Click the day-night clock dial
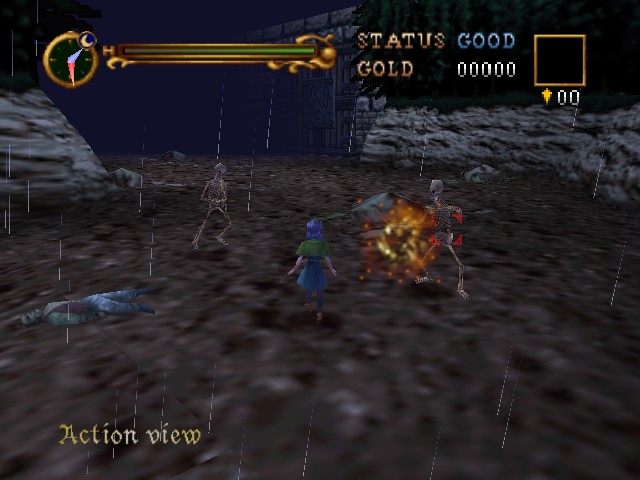The height and width of the screenshot is (480, 640). tap(71, 59)
